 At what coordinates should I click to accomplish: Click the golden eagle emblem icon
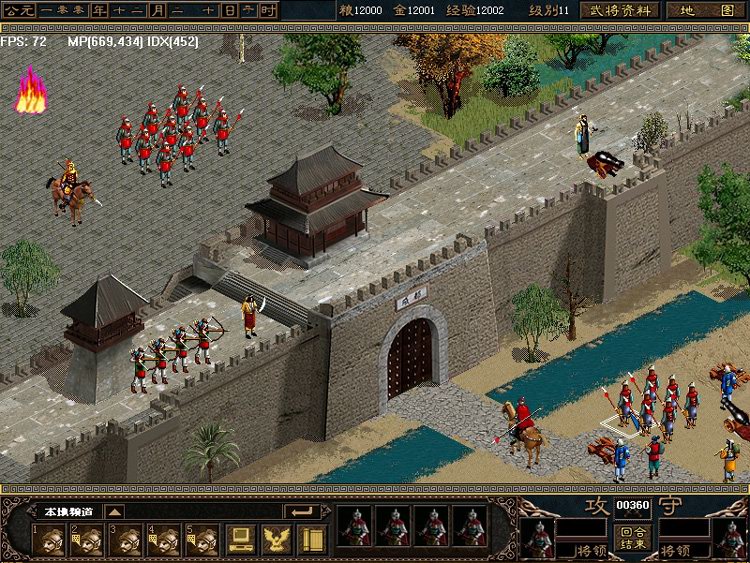tap(274, 540)
